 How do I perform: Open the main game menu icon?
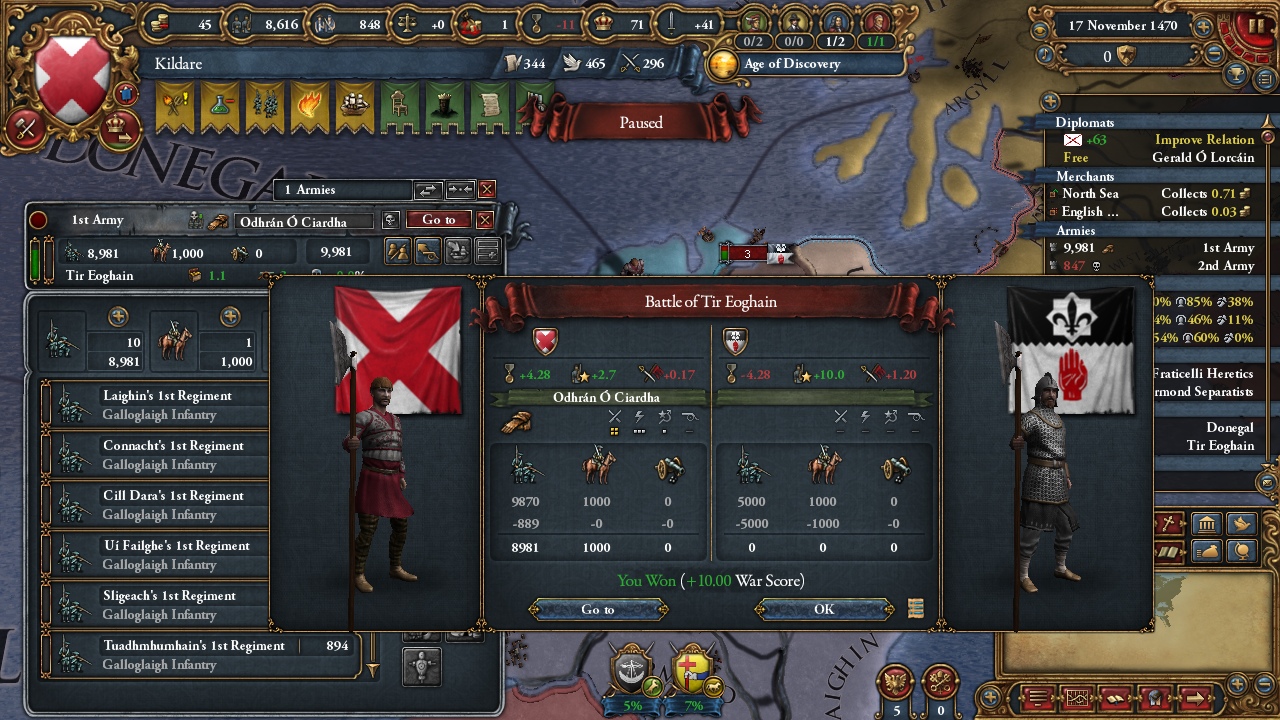coord(1038,698)
